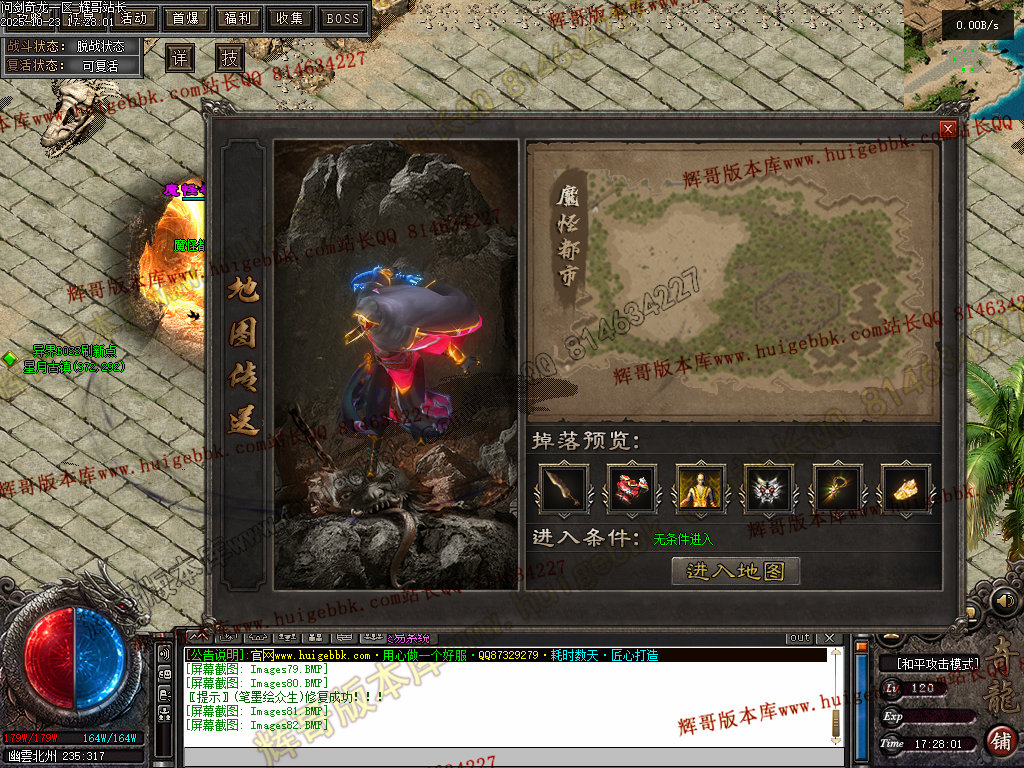The image size is (1024, 768).
Task: Select the curved blade drop icon
Action: pyautogui.click(x=564, y=488)
